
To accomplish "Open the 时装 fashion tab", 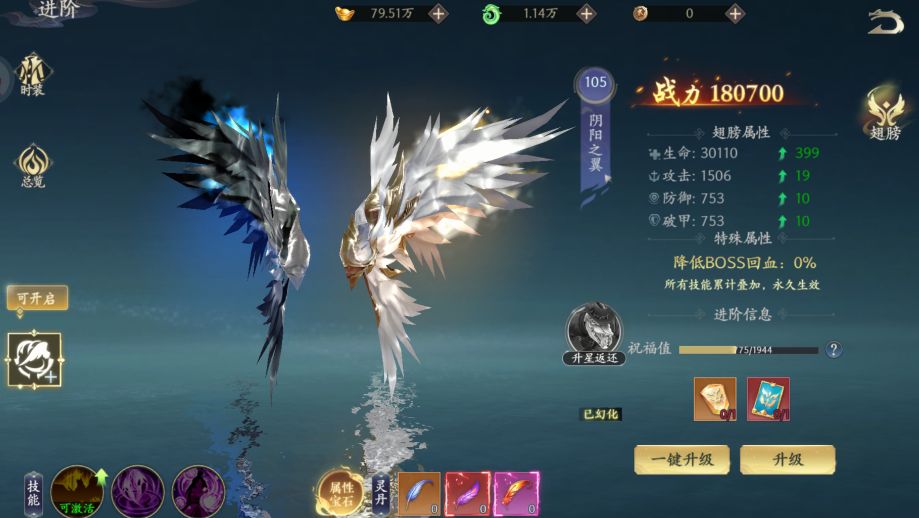I will (x=32, y=74).
